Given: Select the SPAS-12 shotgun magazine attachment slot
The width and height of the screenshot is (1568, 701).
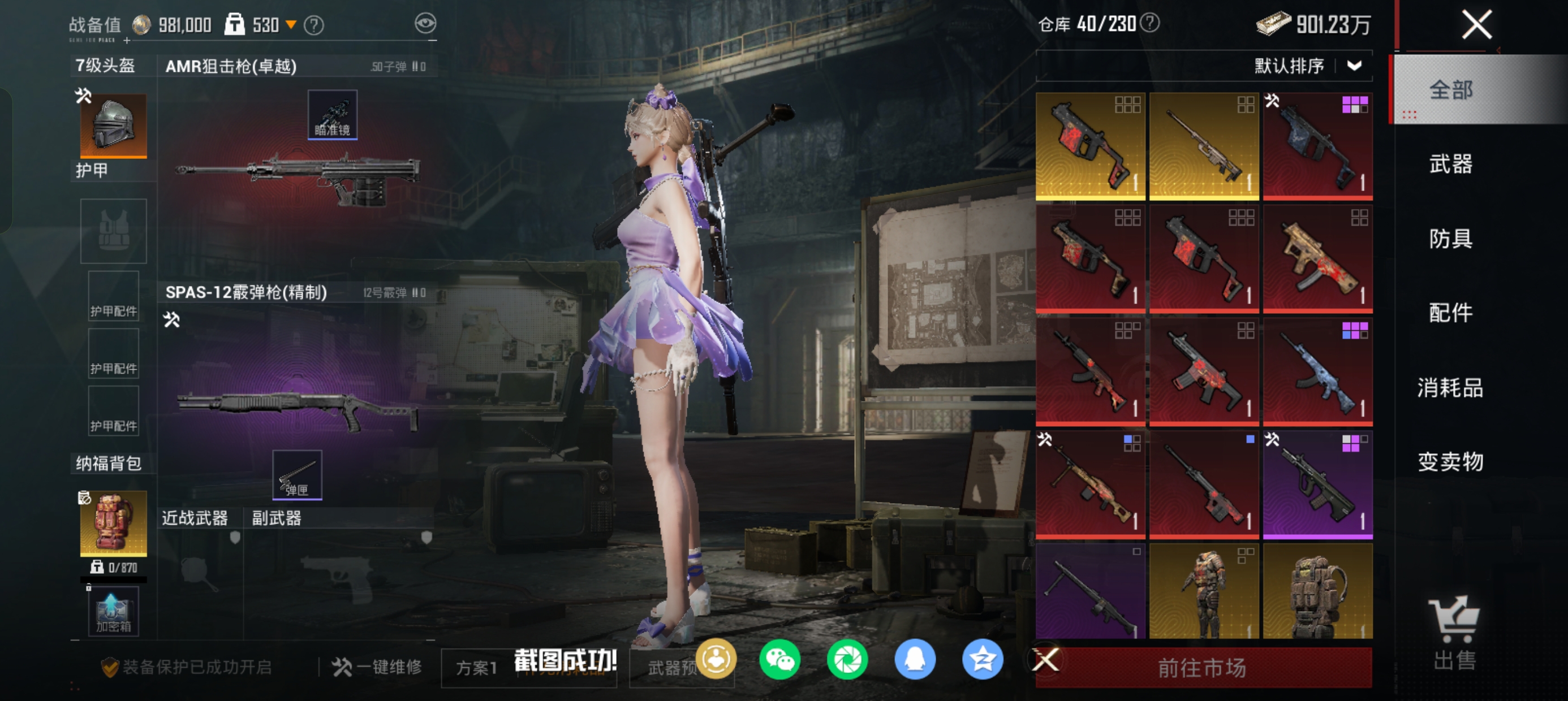Looking at the screenshot, I should [x=297, y=475].
